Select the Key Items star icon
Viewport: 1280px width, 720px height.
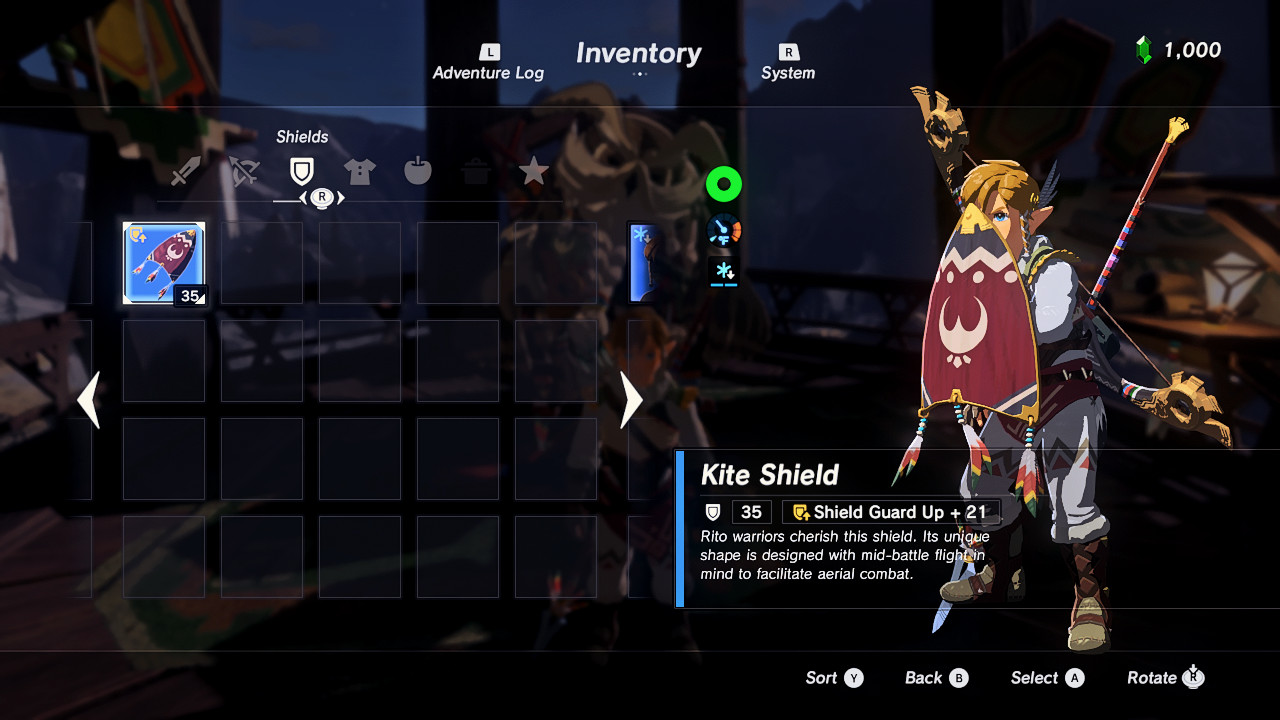pyautogui.click(x=533, y=170)
